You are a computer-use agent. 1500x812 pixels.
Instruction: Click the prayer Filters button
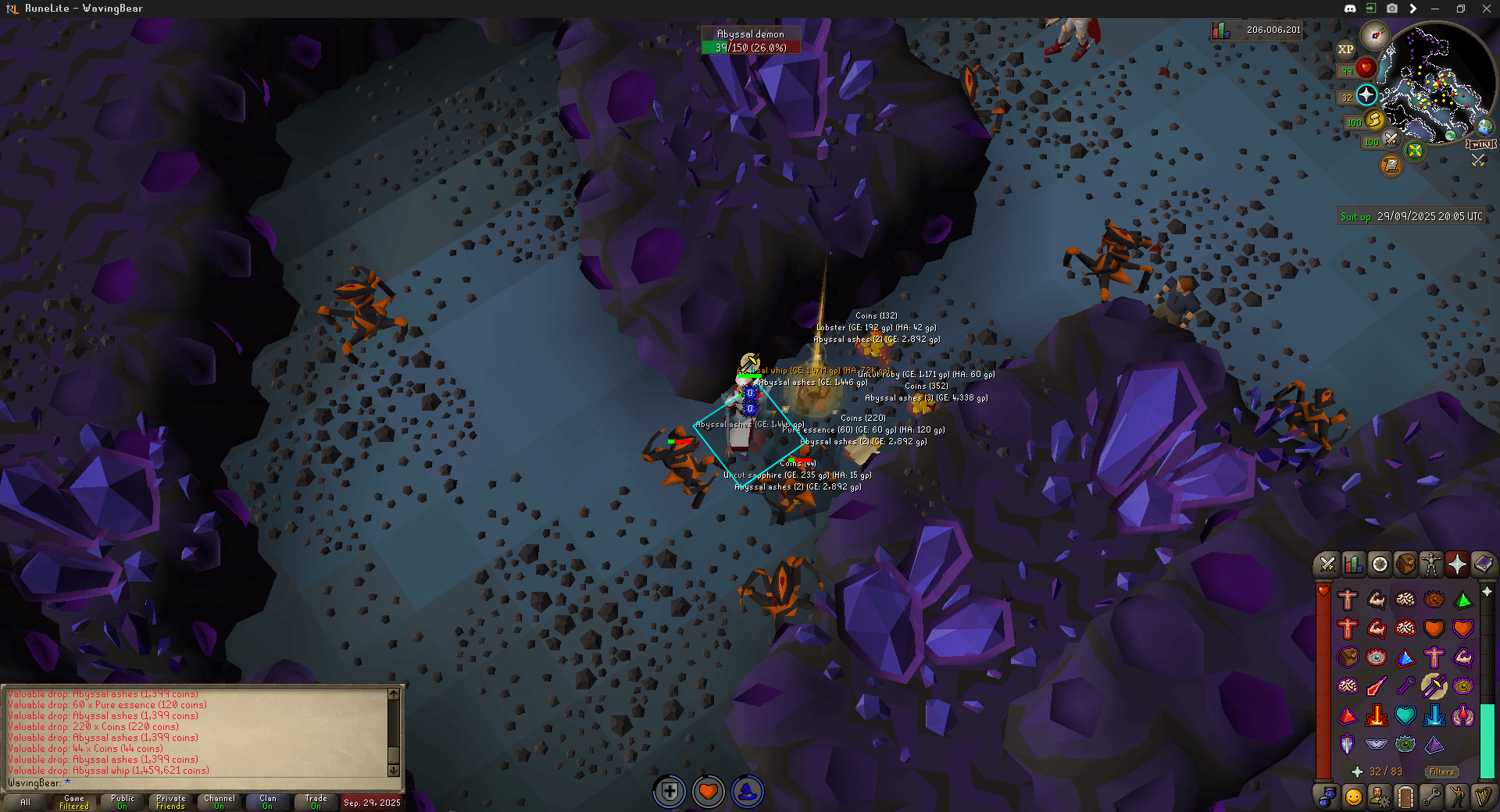pos(1441,771)
